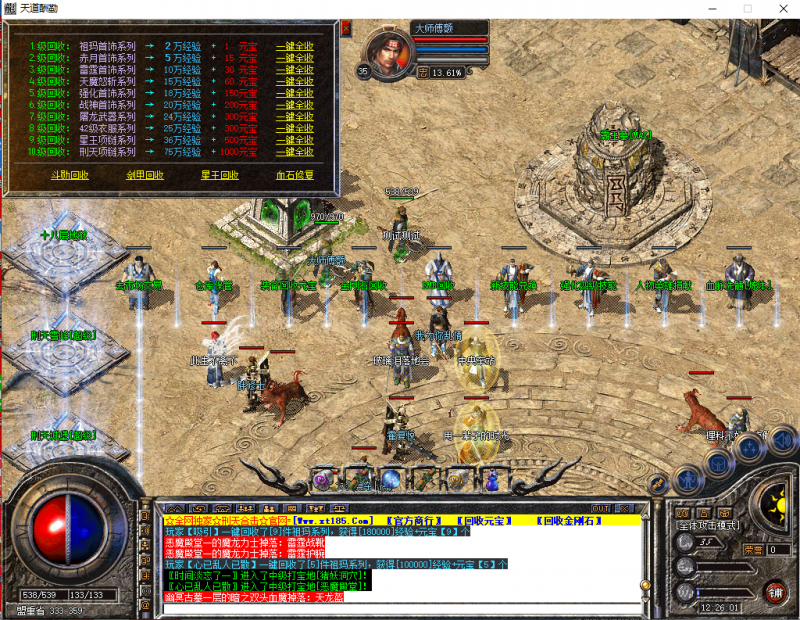Open the shop with the round 铺 button
The height and width of the screenshot is (620, 800).
tap(773, 590)
